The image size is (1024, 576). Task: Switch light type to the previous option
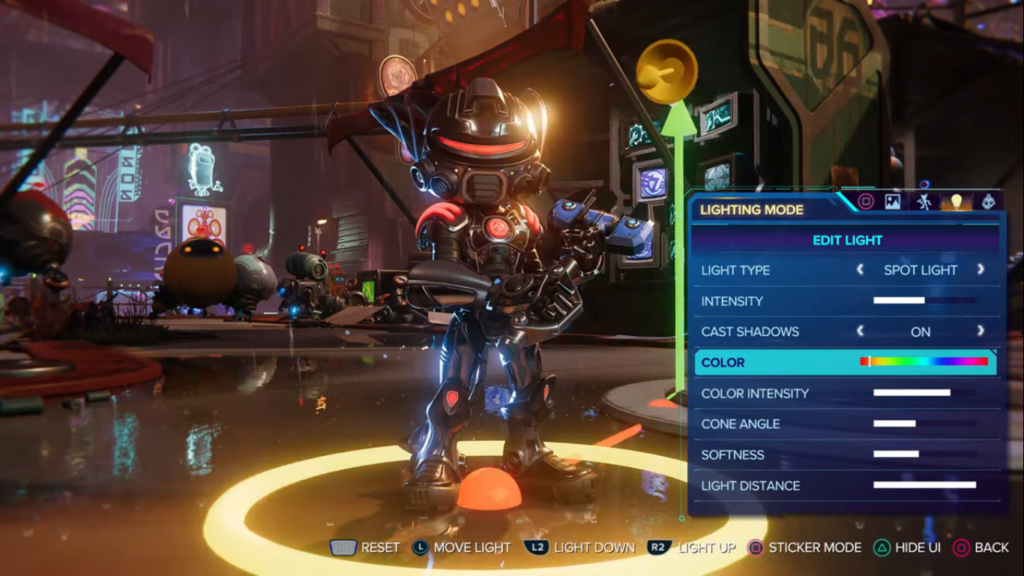point(860,270)
